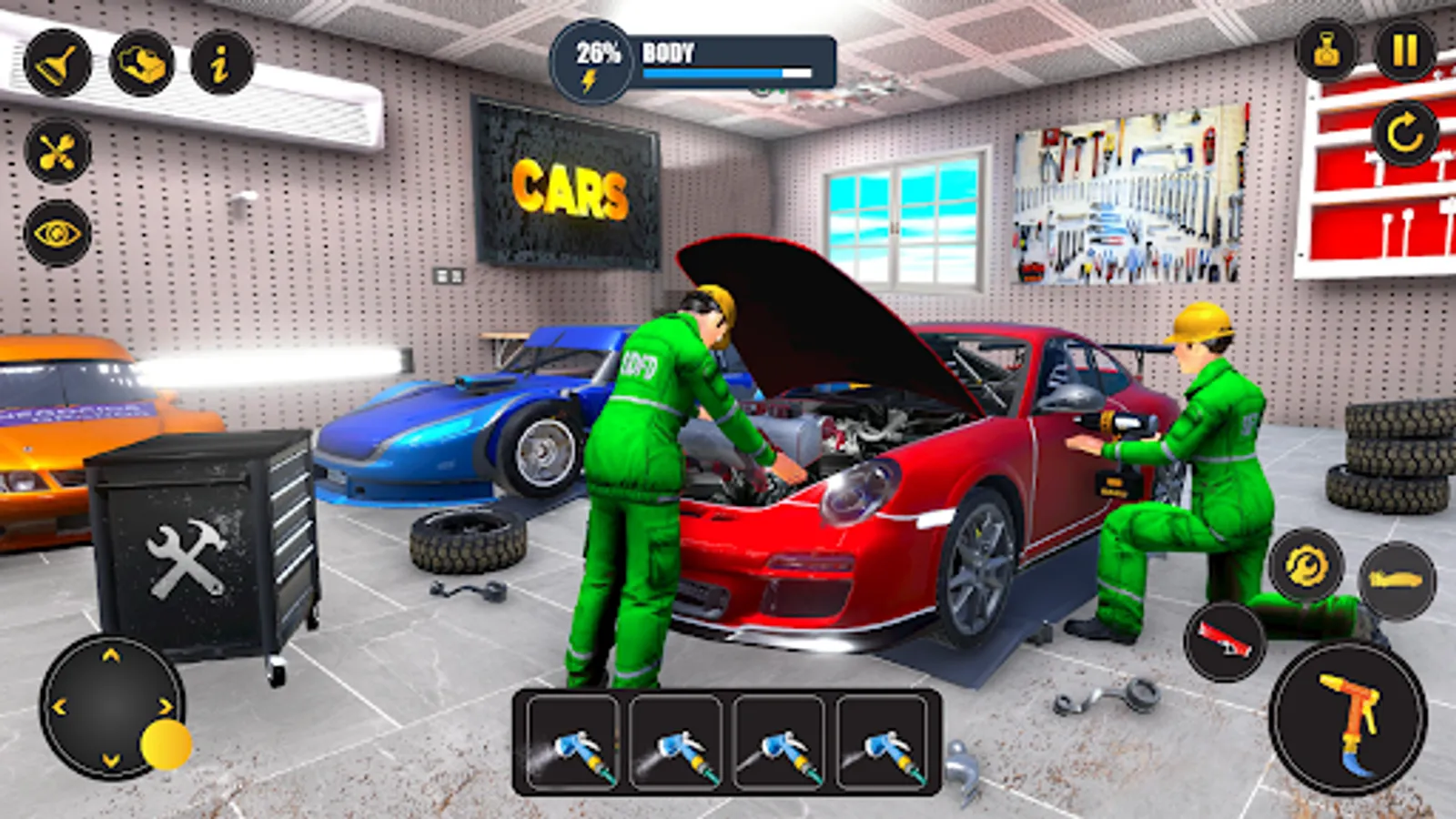This screenshot has width=1456, height=819.
Task: Toggle the eye view button
Action: 57,234
